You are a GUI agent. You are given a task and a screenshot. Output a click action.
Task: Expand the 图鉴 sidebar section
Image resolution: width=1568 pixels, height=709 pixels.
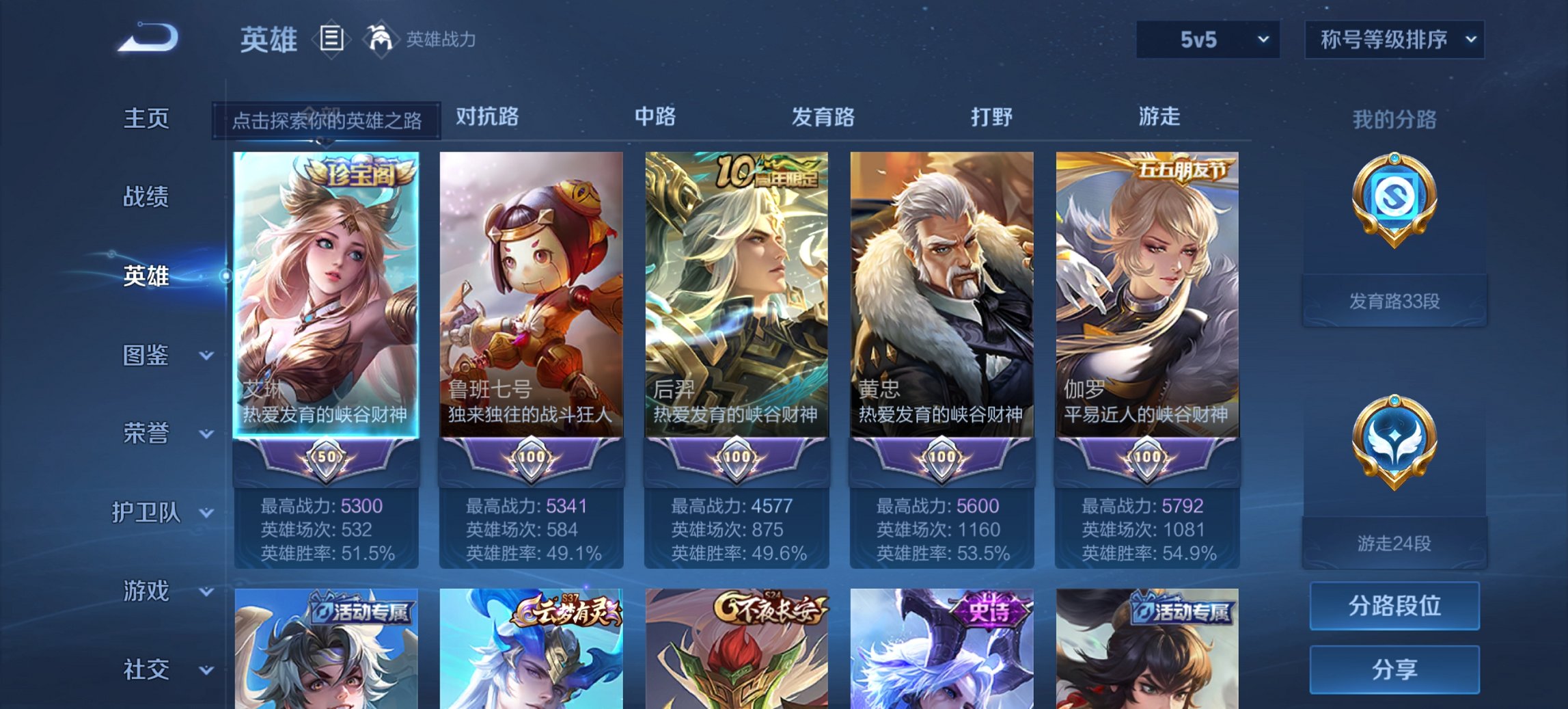click(x=148, y=356)
